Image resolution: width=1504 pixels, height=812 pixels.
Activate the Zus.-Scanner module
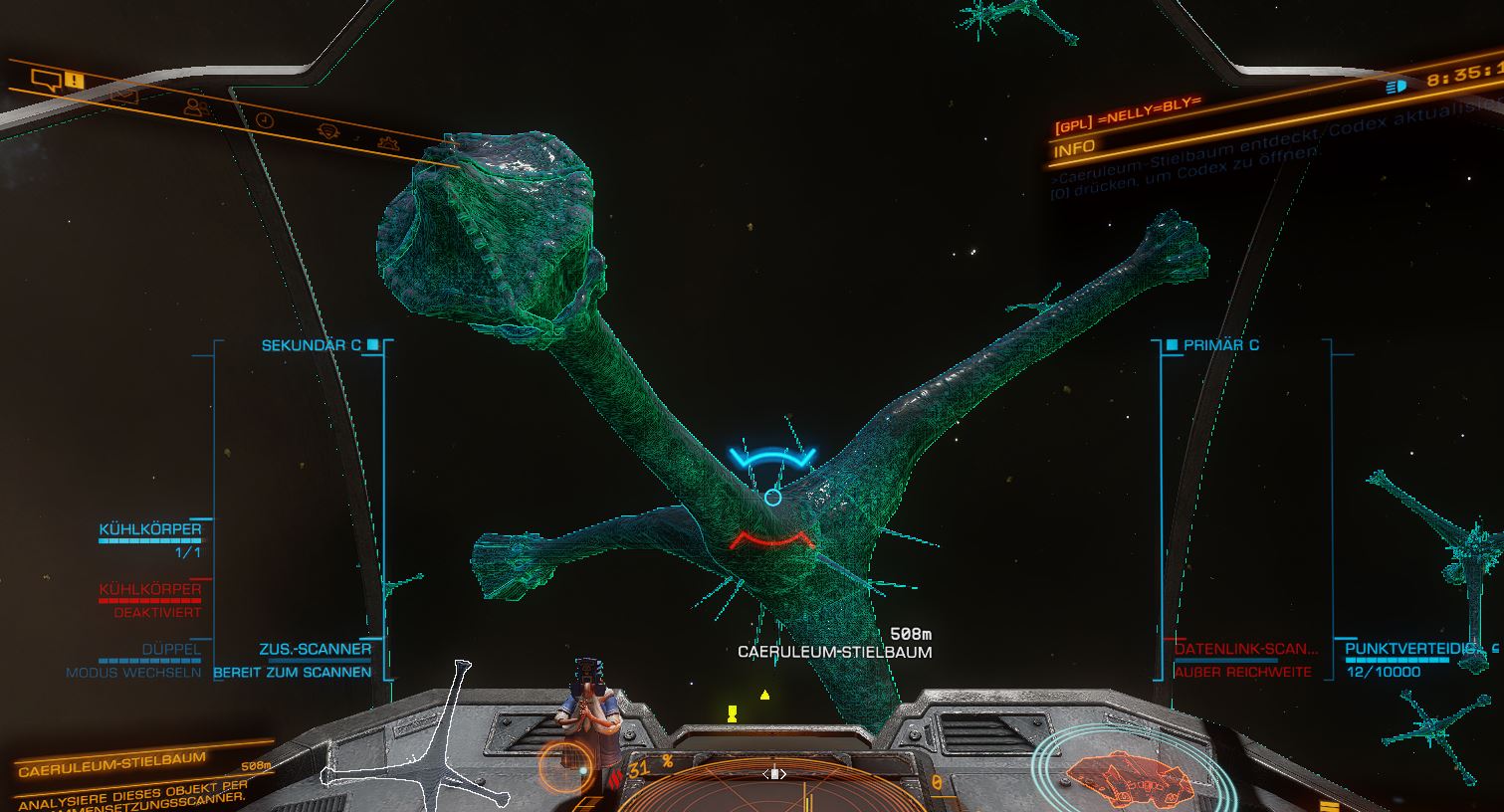pyautogui.click(x=315, y=649)
